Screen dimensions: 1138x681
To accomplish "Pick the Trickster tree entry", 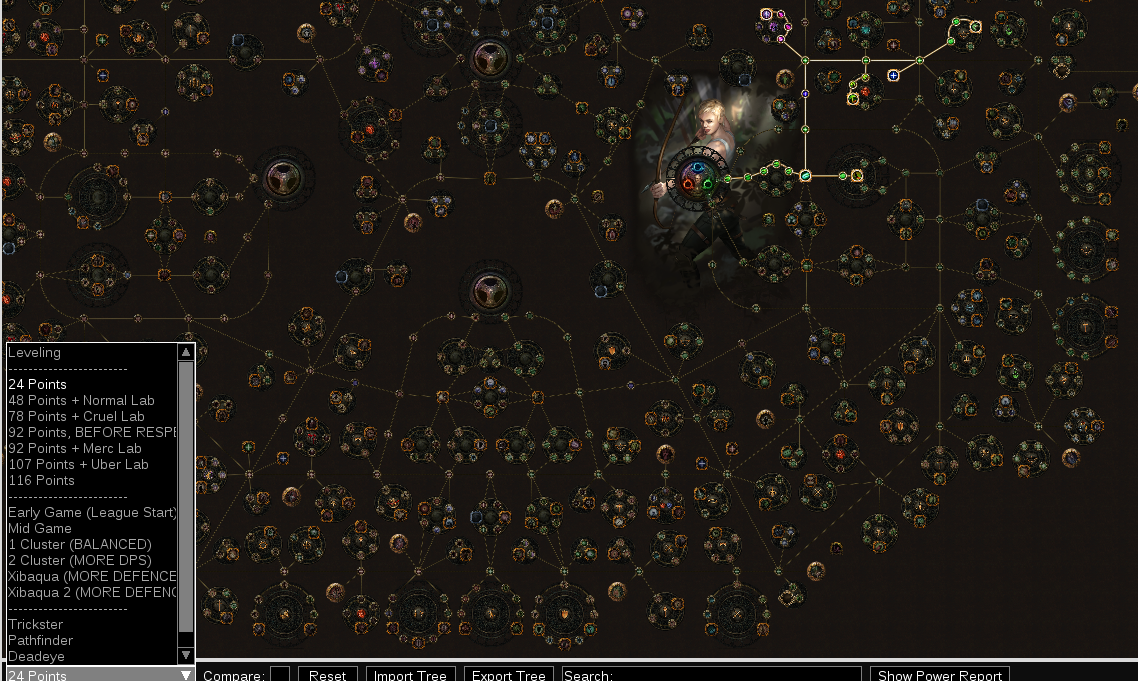I will (x=35, y=624).
